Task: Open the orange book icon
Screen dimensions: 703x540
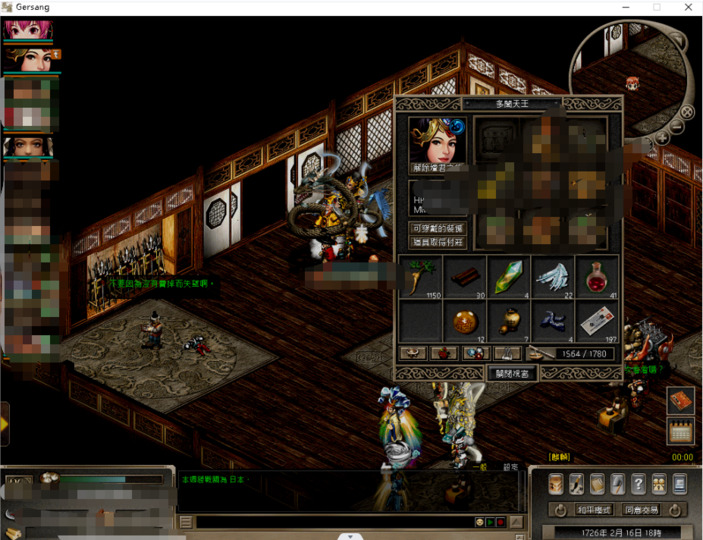Action: coord(680,400)
